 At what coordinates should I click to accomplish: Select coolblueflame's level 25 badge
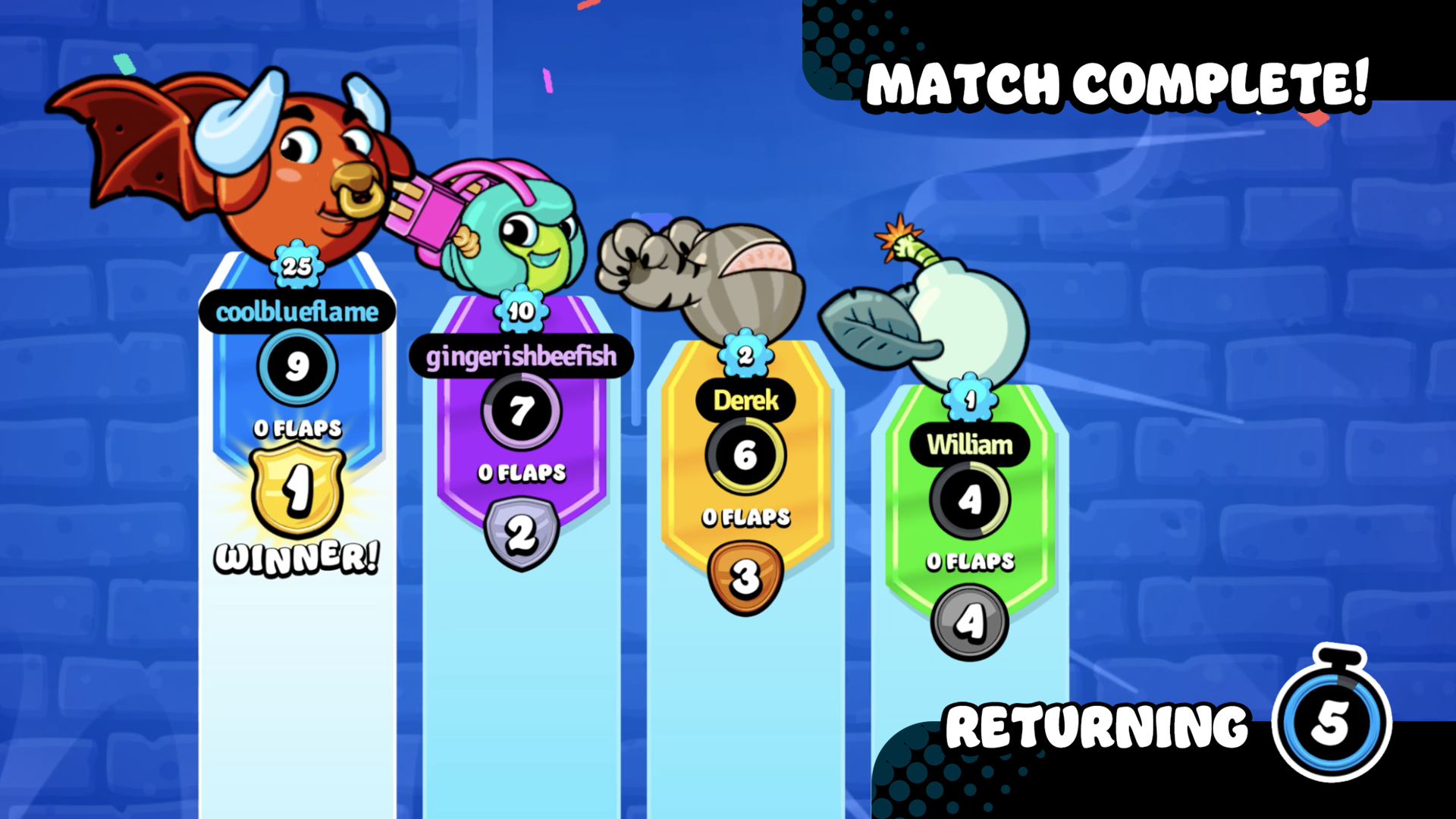point(296,265)
